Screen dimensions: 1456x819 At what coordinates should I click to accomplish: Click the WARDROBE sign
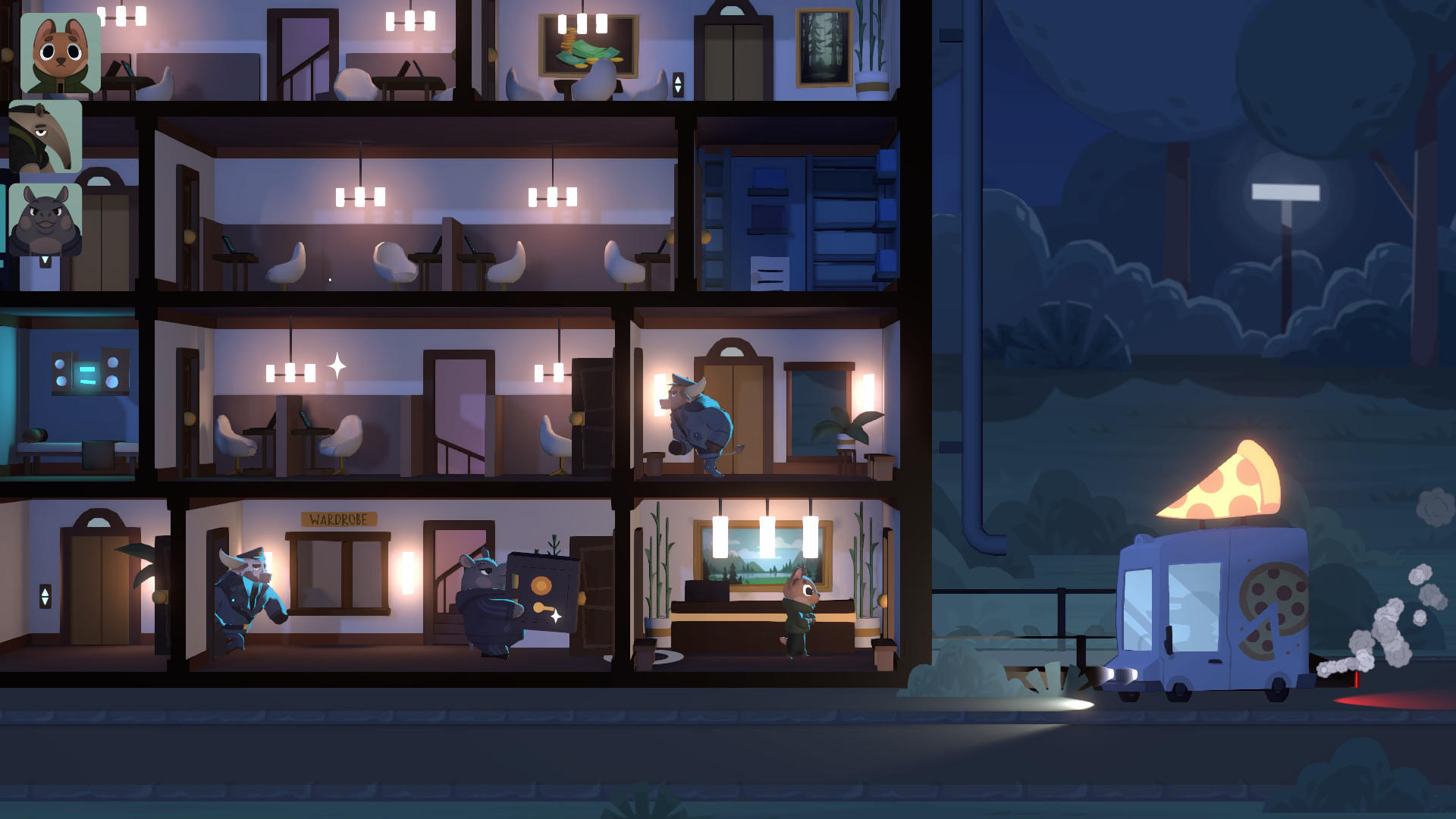pos(339,517)
